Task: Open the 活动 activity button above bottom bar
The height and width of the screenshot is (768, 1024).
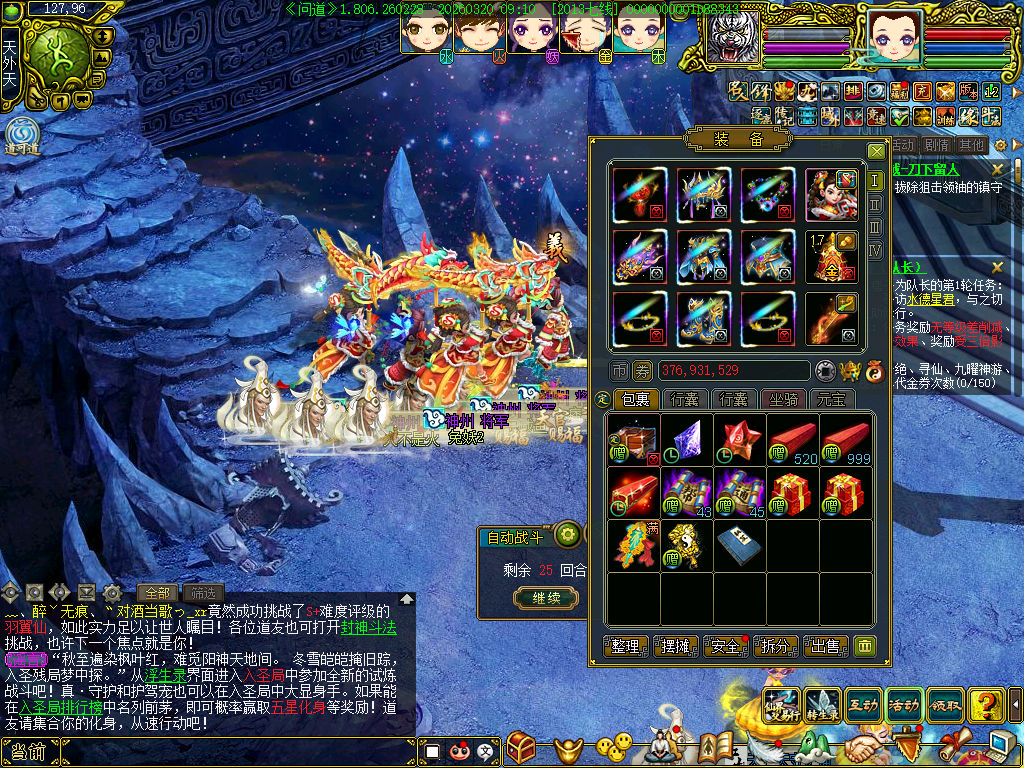Action: (x=903, y=705)
